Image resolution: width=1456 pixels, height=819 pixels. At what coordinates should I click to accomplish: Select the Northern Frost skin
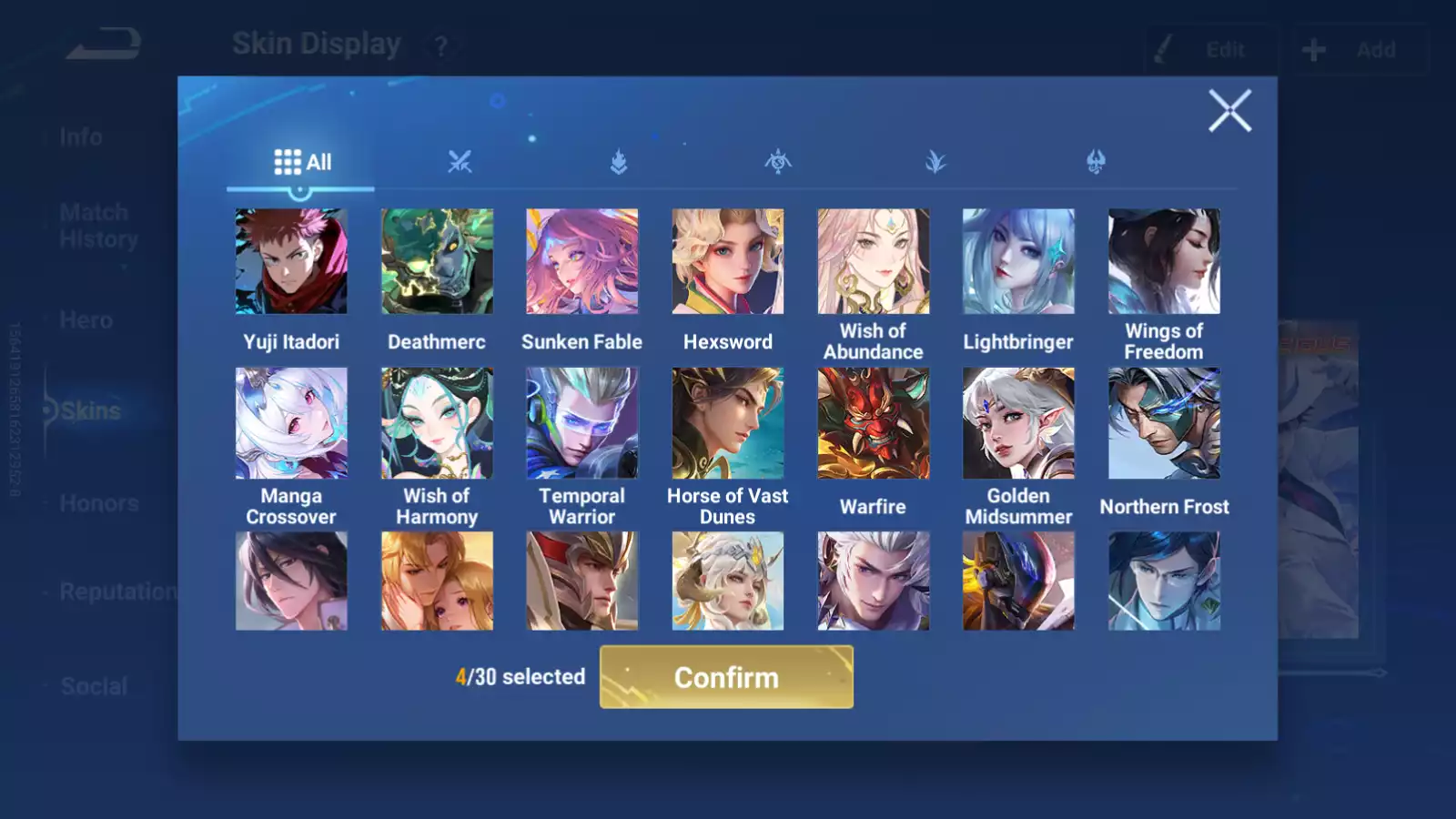(1164, 423)
